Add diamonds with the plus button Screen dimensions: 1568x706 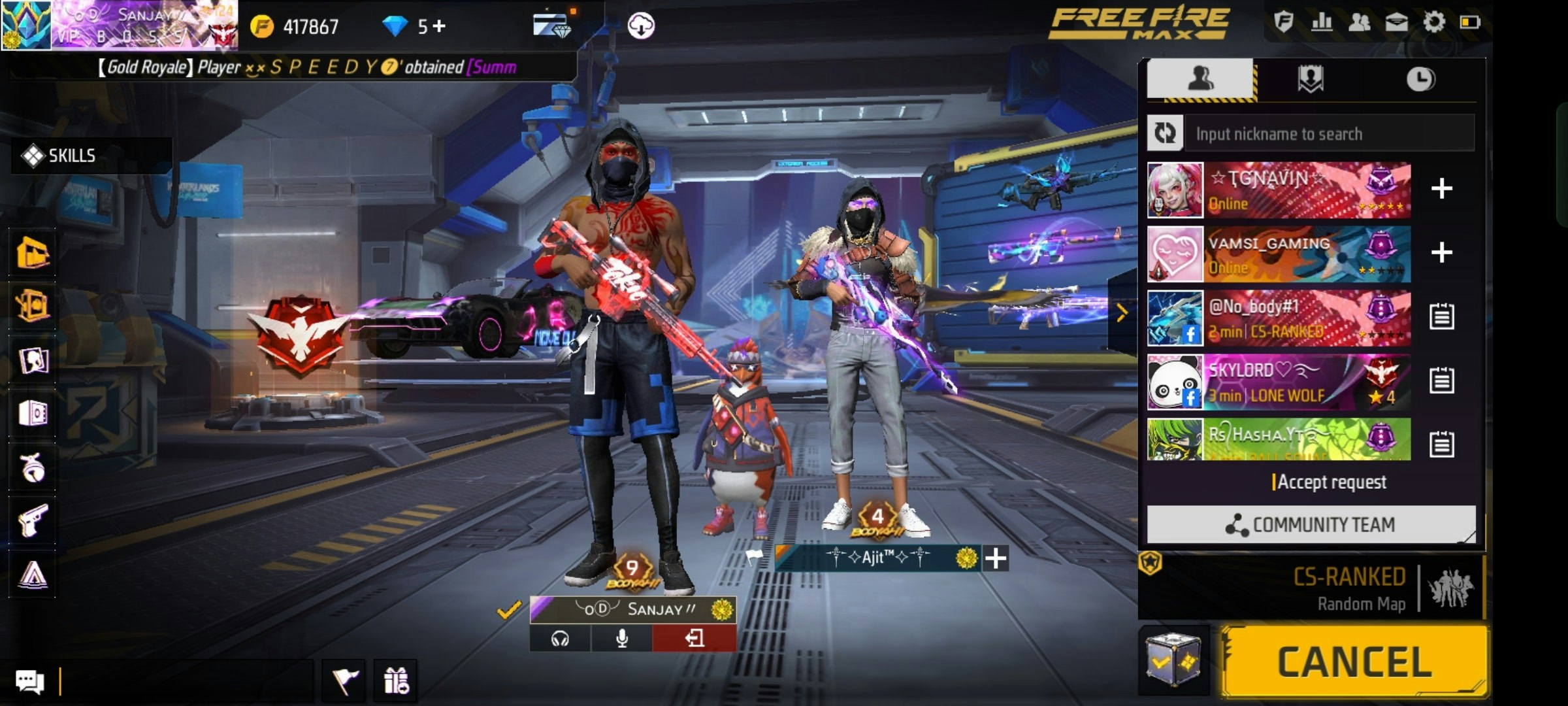(440, 26)
